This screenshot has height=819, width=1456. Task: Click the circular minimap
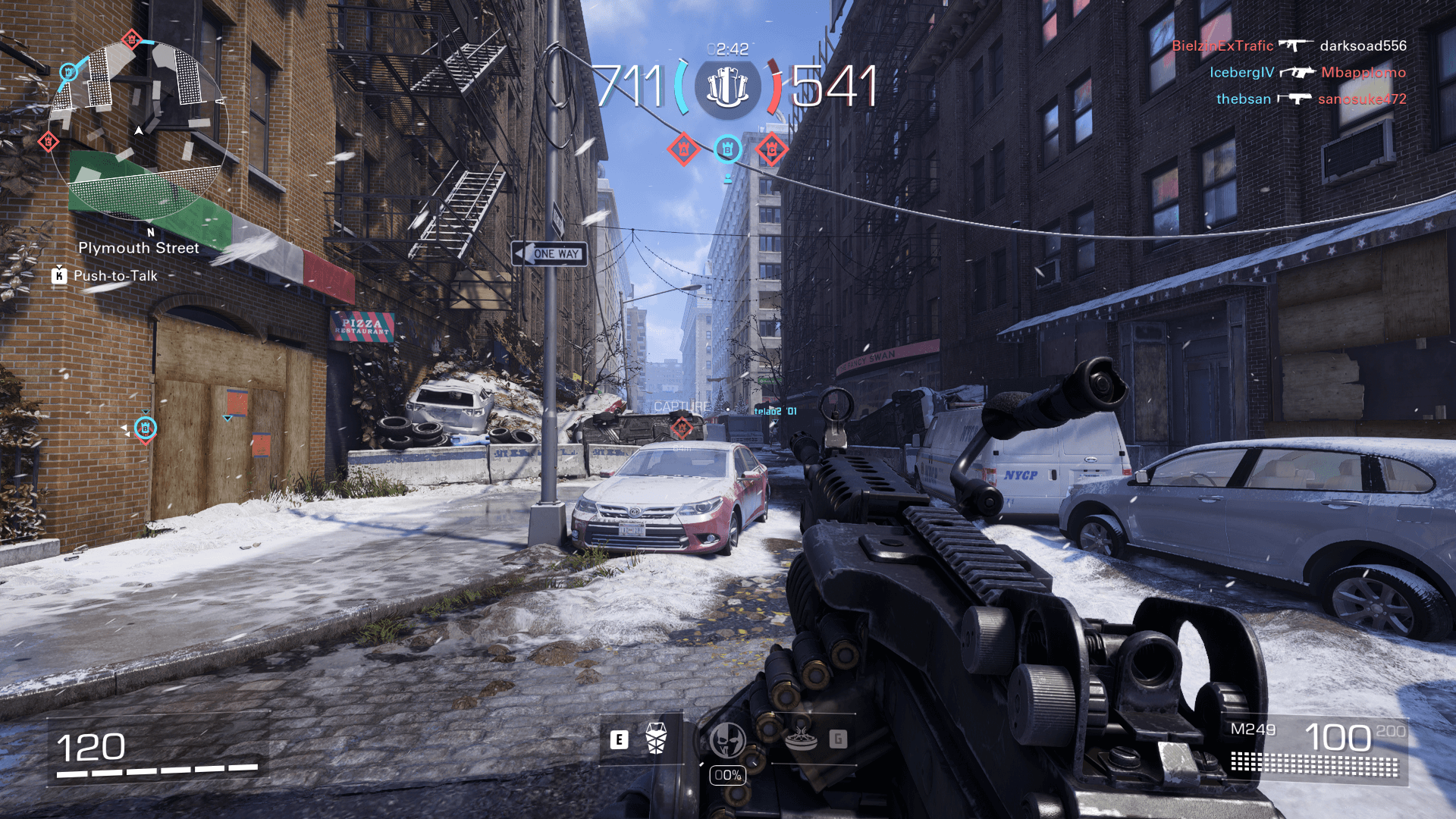(x=138, y=130)
